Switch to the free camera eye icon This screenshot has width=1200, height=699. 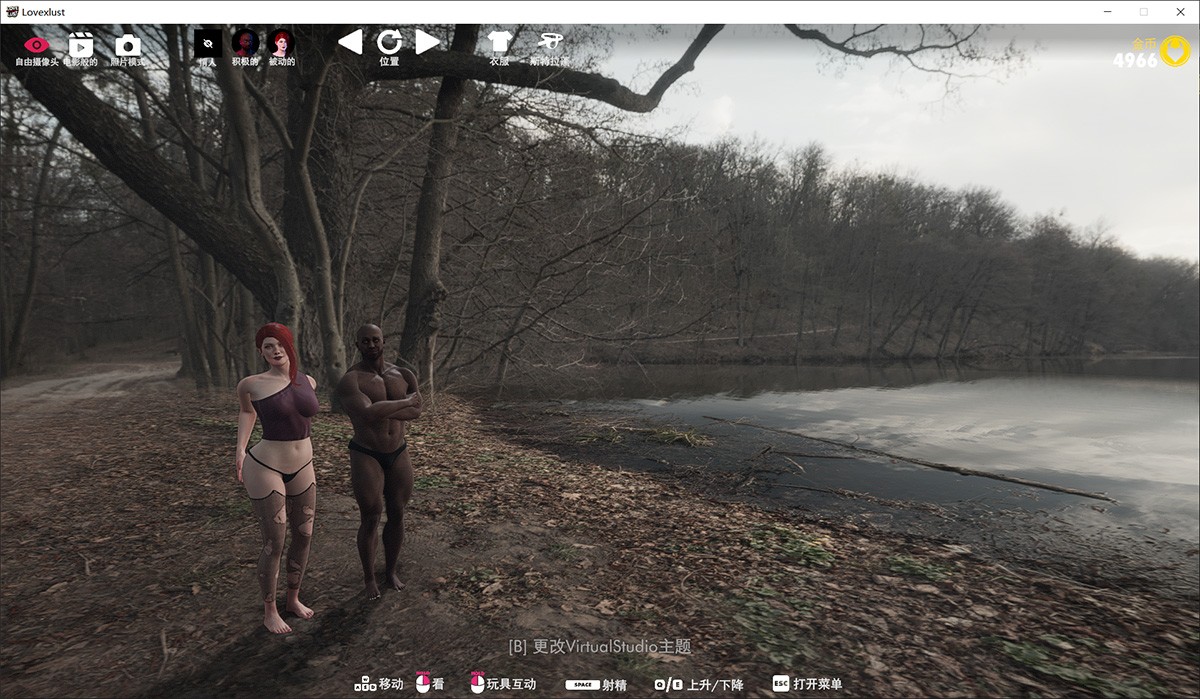click(37, 45)
